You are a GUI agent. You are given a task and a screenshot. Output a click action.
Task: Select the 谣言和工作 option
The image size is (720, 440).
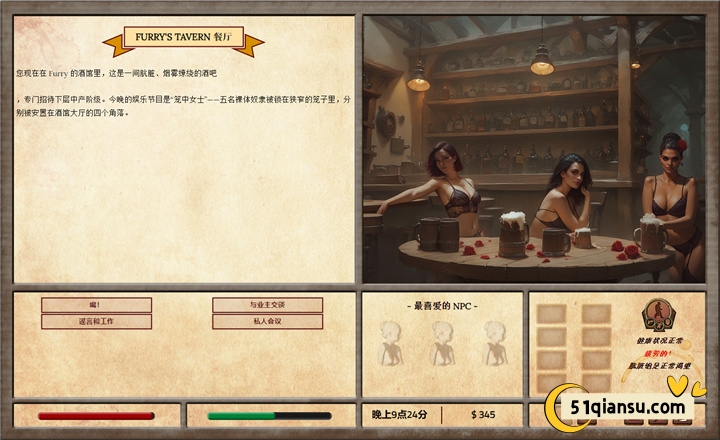(x=96, y=322)
